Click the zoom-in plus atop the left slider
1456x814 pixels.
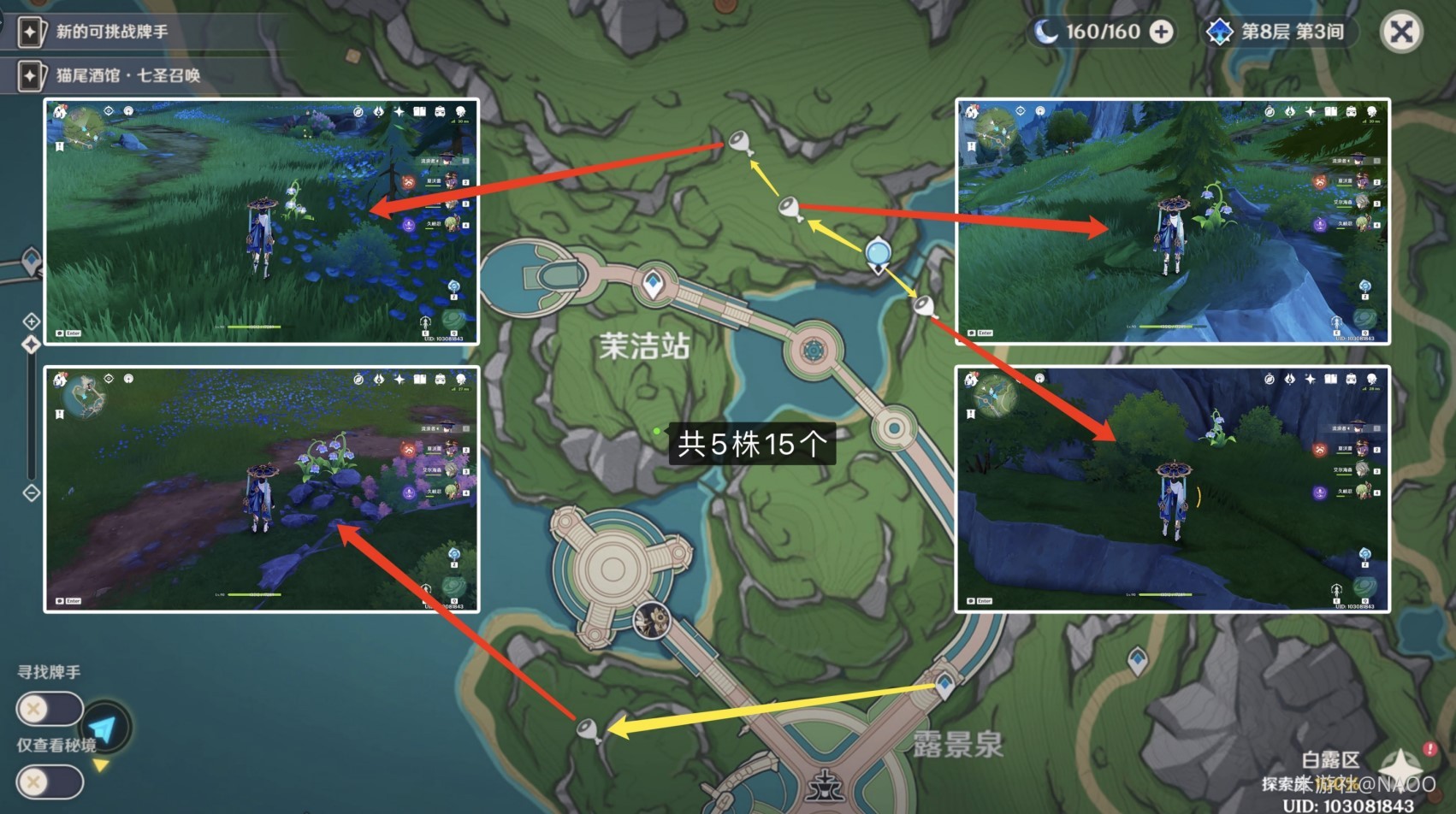pos(32,321)
